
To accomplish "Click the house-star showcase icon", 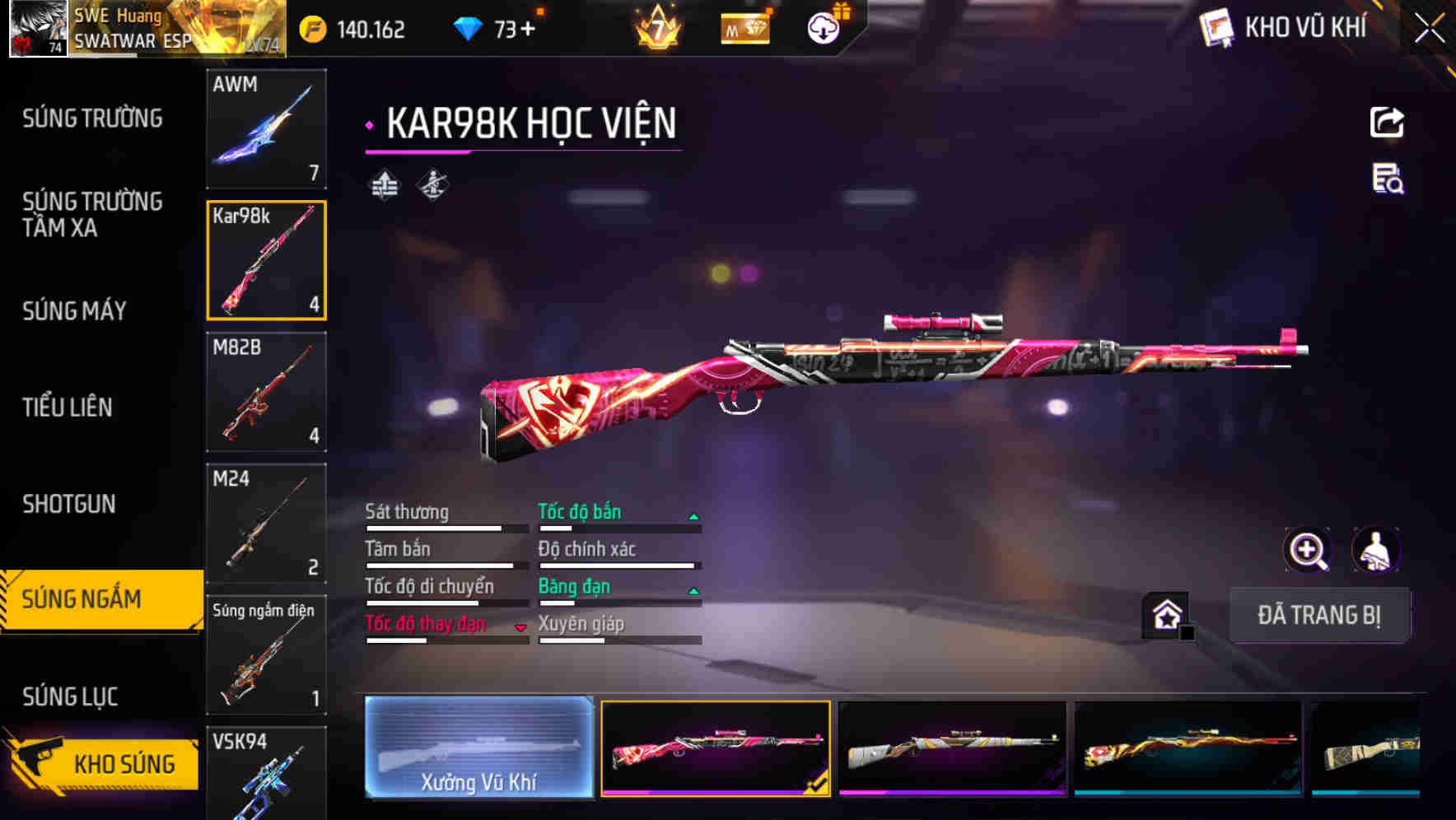I will pos(1167,616).
